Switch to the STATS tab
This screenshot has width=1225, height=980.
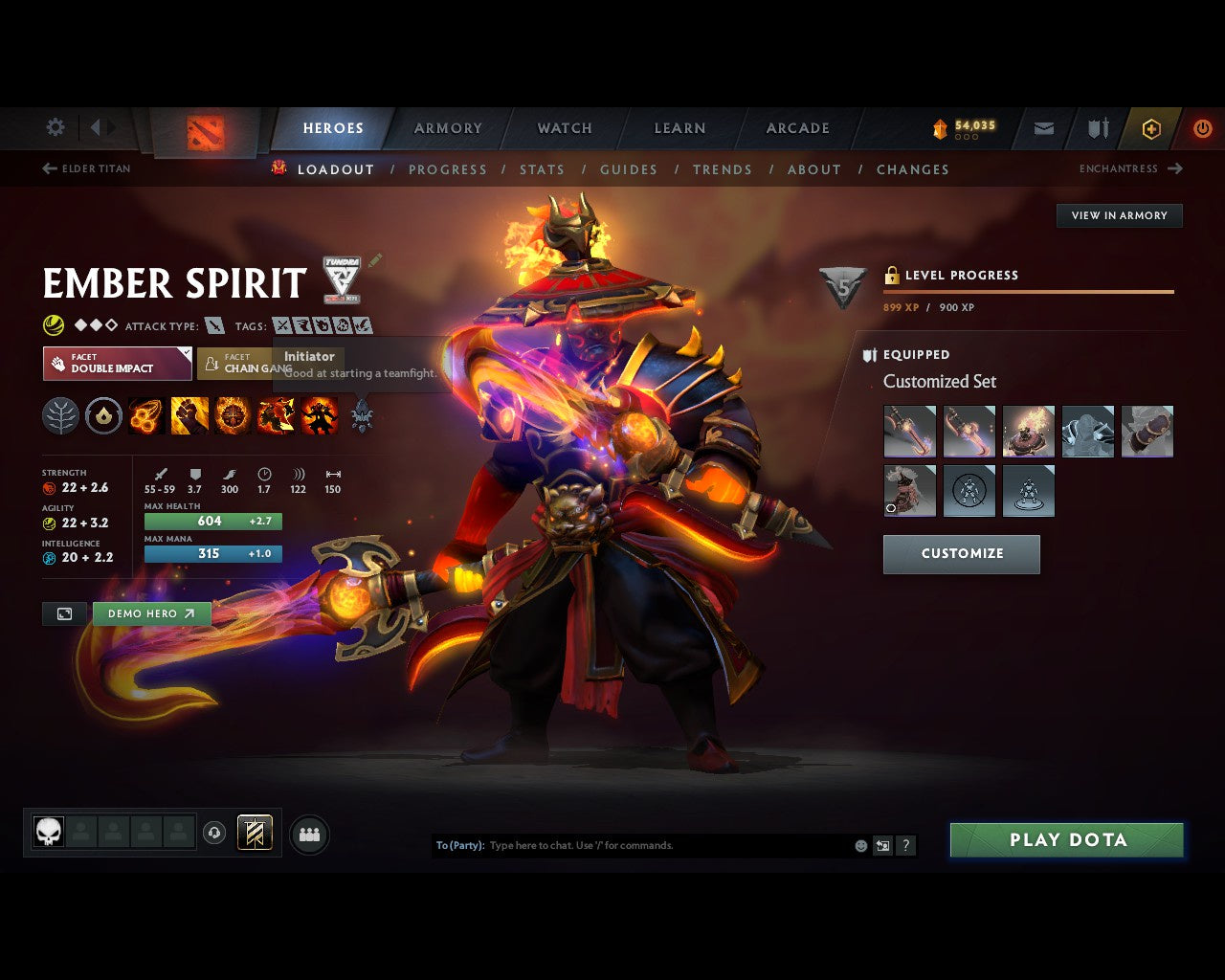coord(542,169)
